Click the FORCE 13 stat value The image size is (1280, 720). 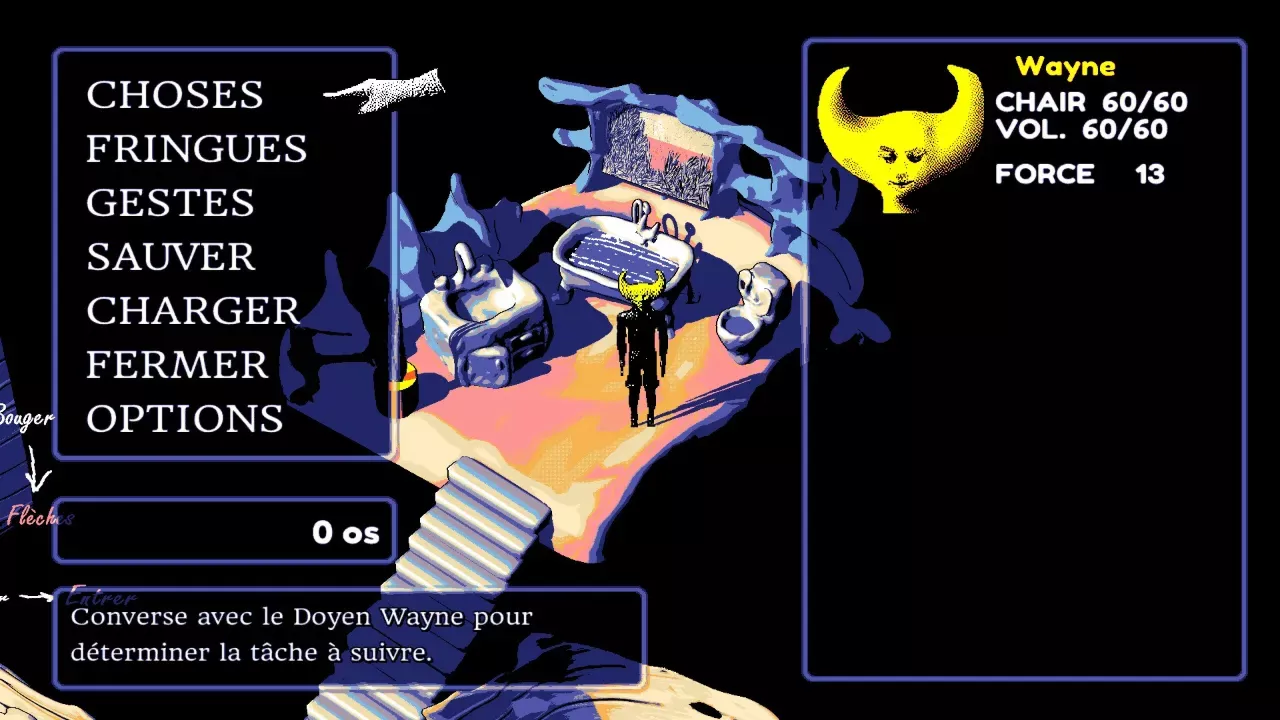pos(1080,173)
